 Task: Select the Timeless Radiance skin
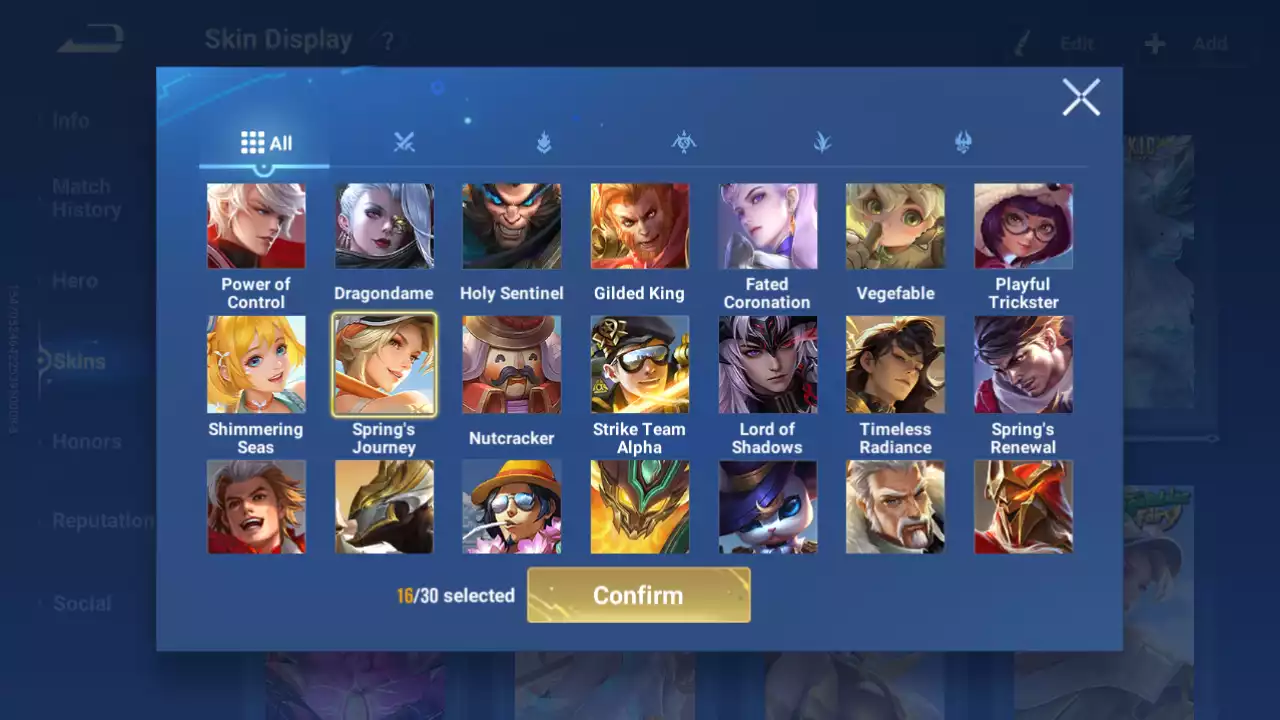pyautogui.click(x=896, y=364)
